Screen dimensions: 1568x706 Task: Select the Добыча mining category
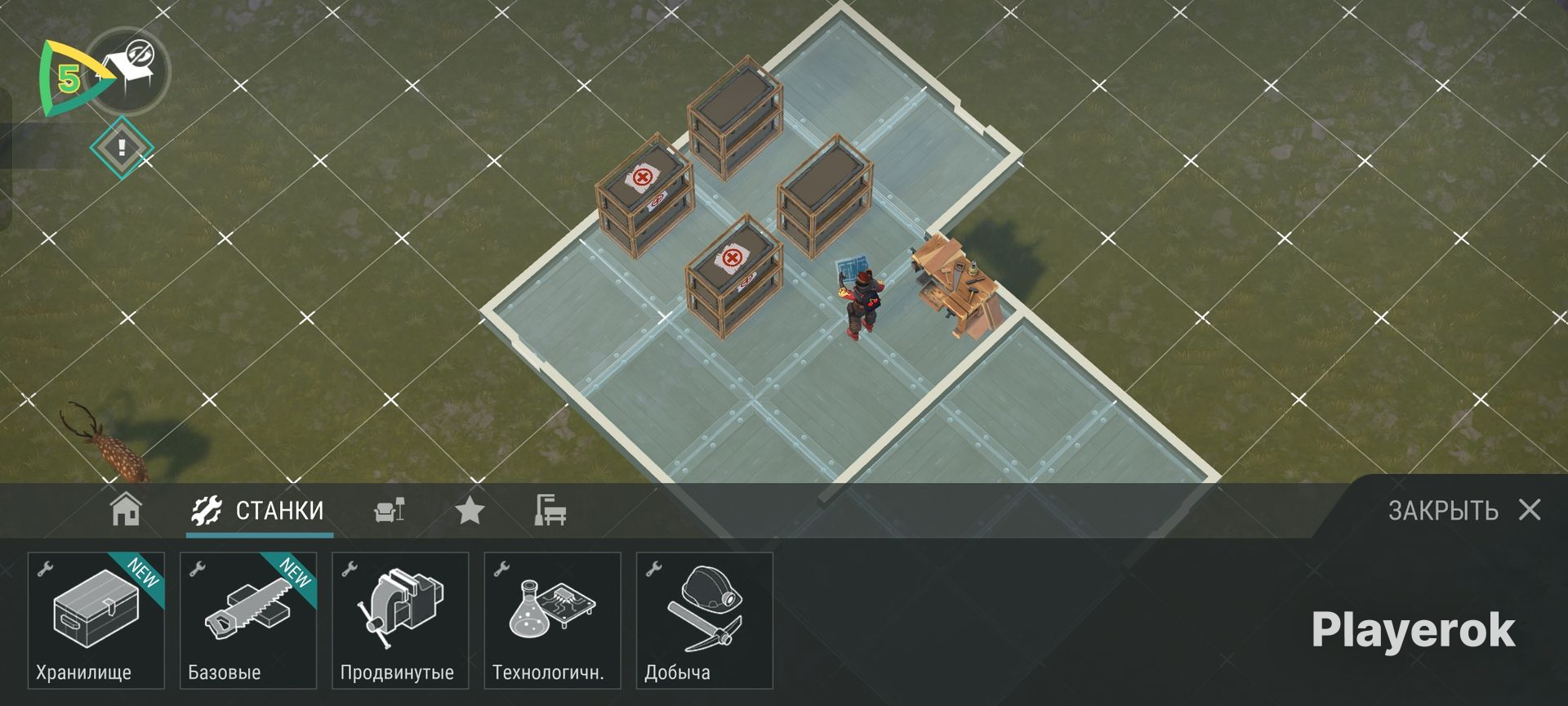(x=704, y=620)
